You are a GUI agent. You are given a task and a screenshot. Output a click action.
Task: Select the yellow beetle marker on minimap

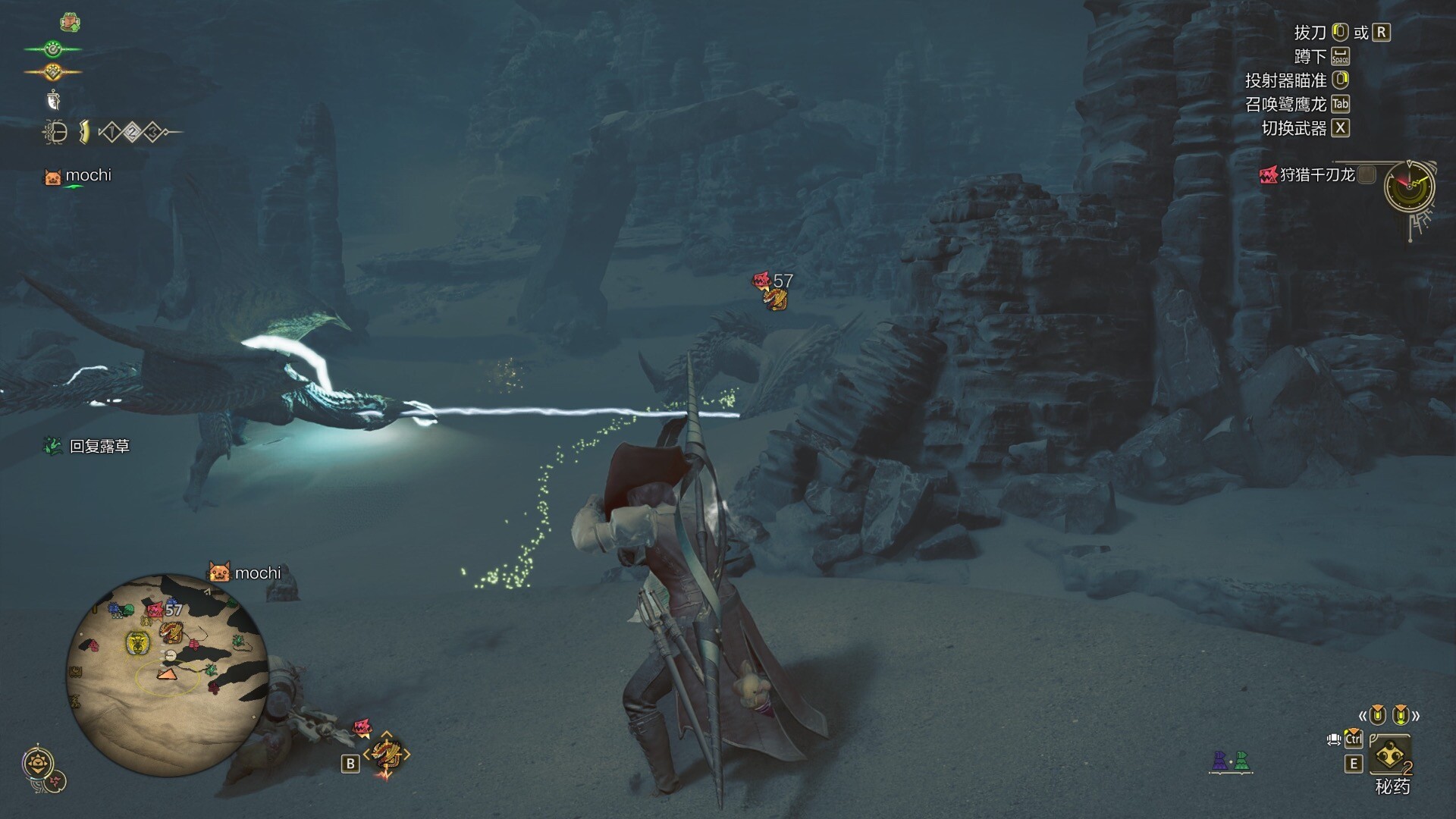click(136, 644)
